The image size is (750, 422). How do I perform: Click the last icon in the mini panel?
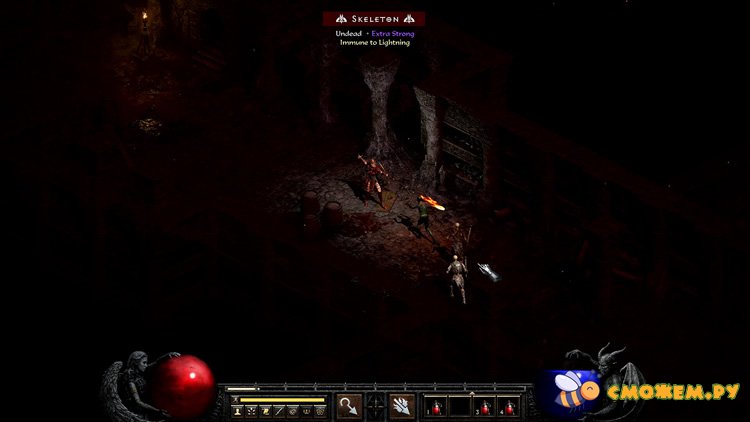[321, 410]
